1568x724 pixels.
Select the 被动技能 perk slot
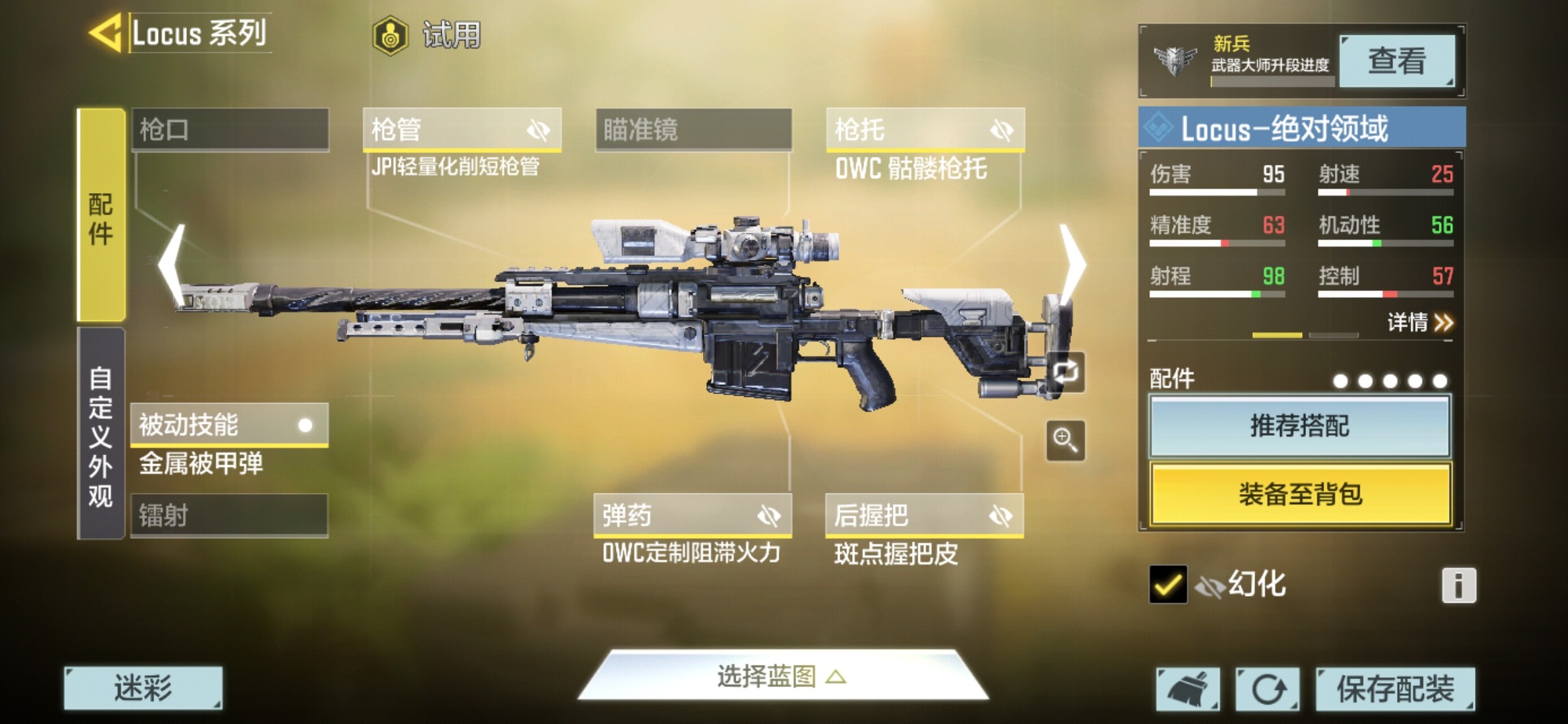(229, 425)
